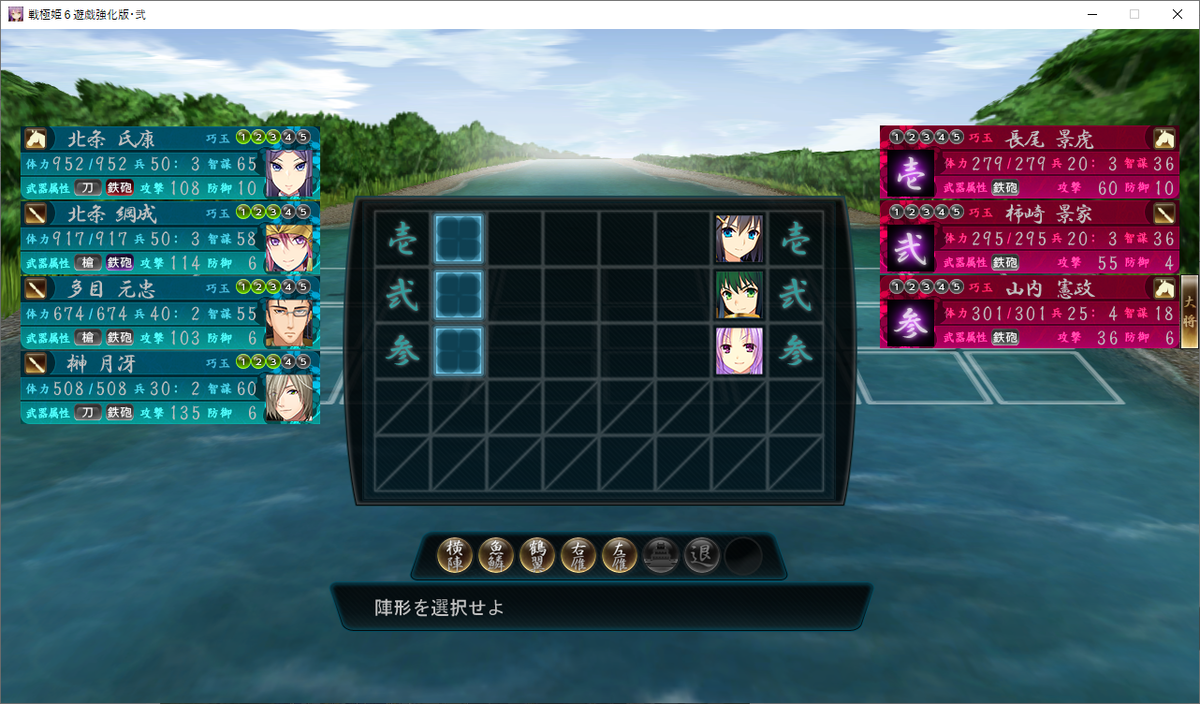This screenshot has height=704, width=1200.
Task: Click the greyed-out castle icon button
Action: tap(661, 555)
